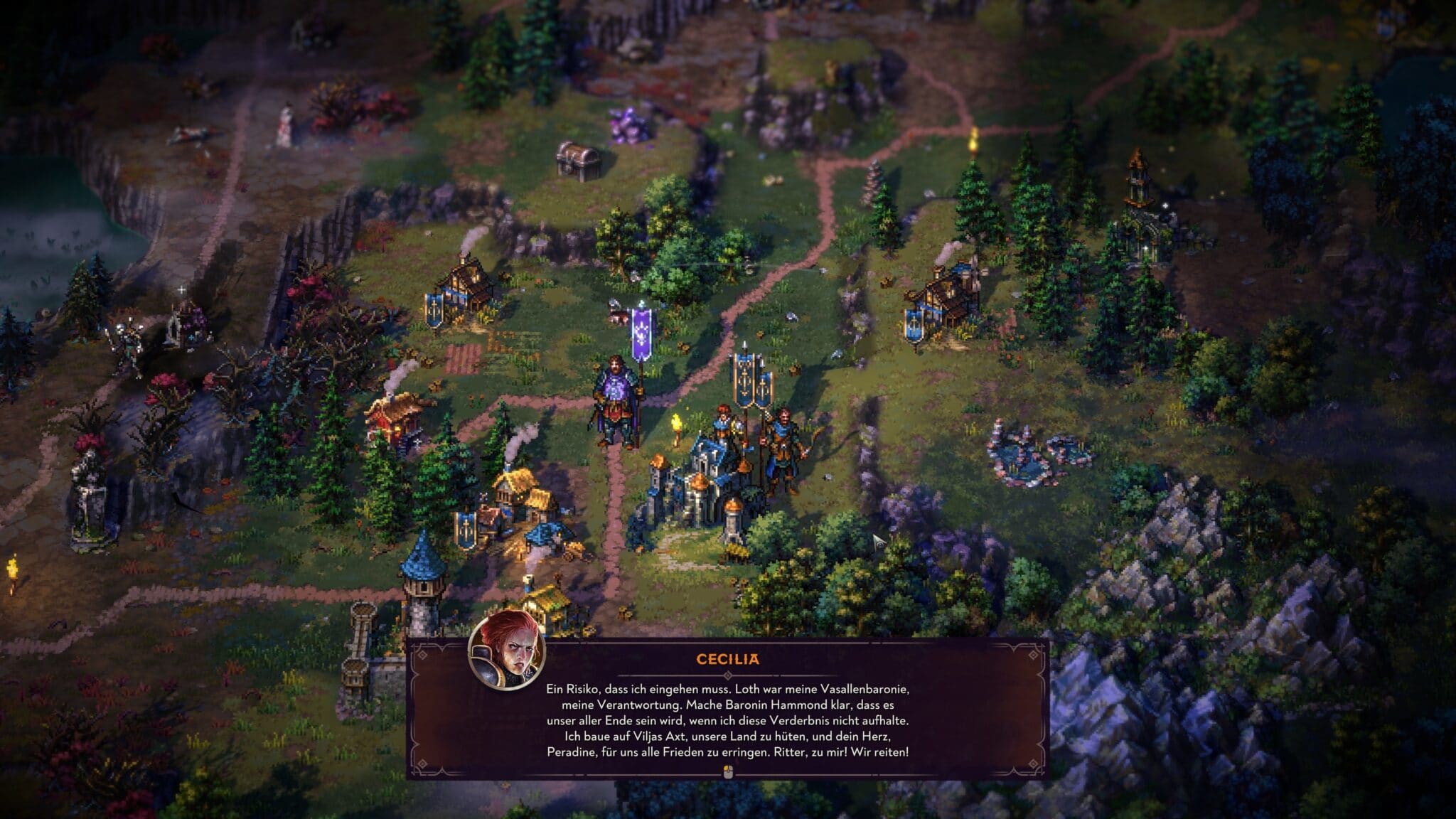The width and height of the screenshot is (1456, 819).
Task: Click Cecilia's red-haired speaker portrait
Action: coord(507,651)
